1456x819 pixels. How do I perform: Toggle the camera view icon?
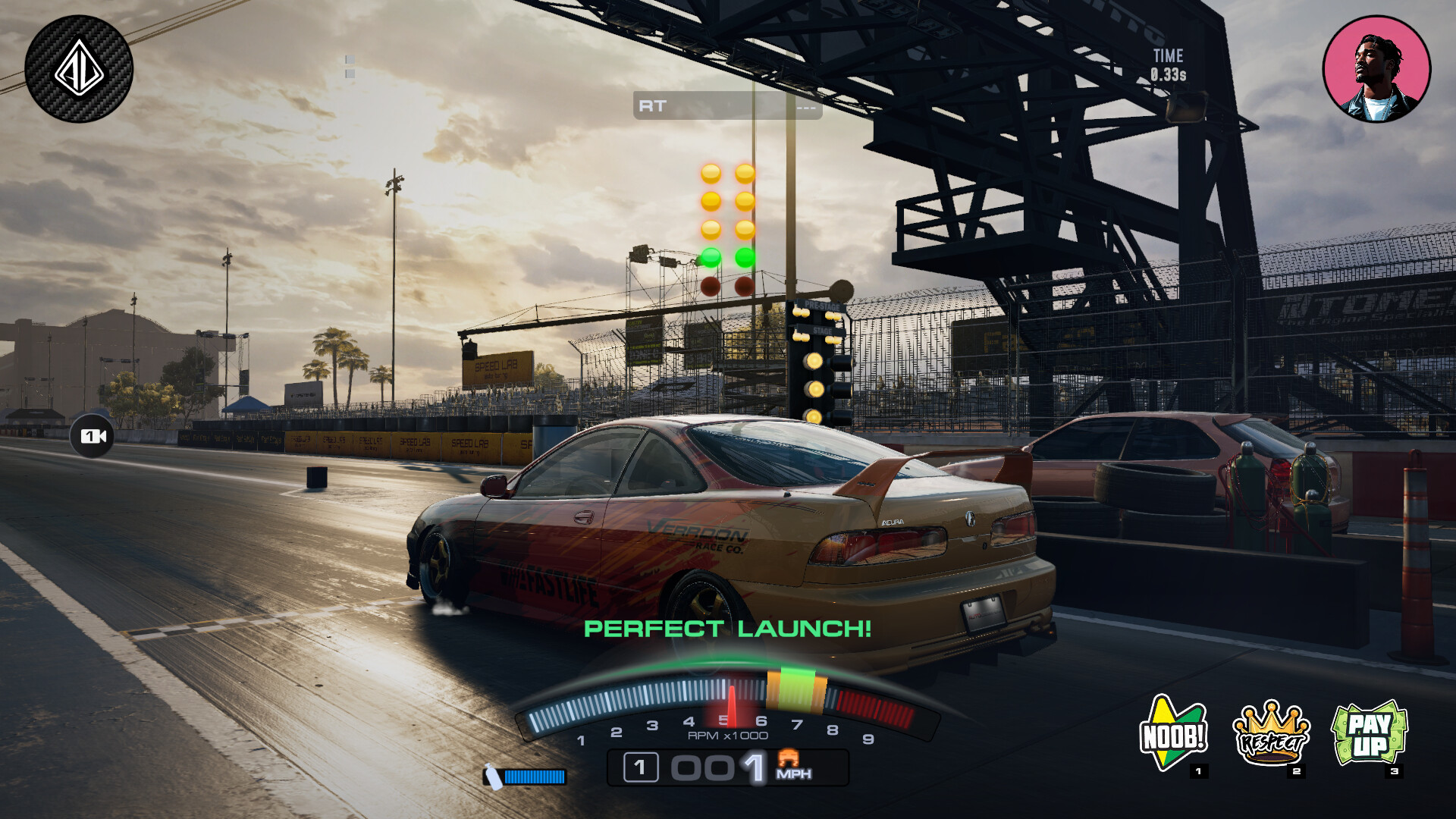click(93, 436)
